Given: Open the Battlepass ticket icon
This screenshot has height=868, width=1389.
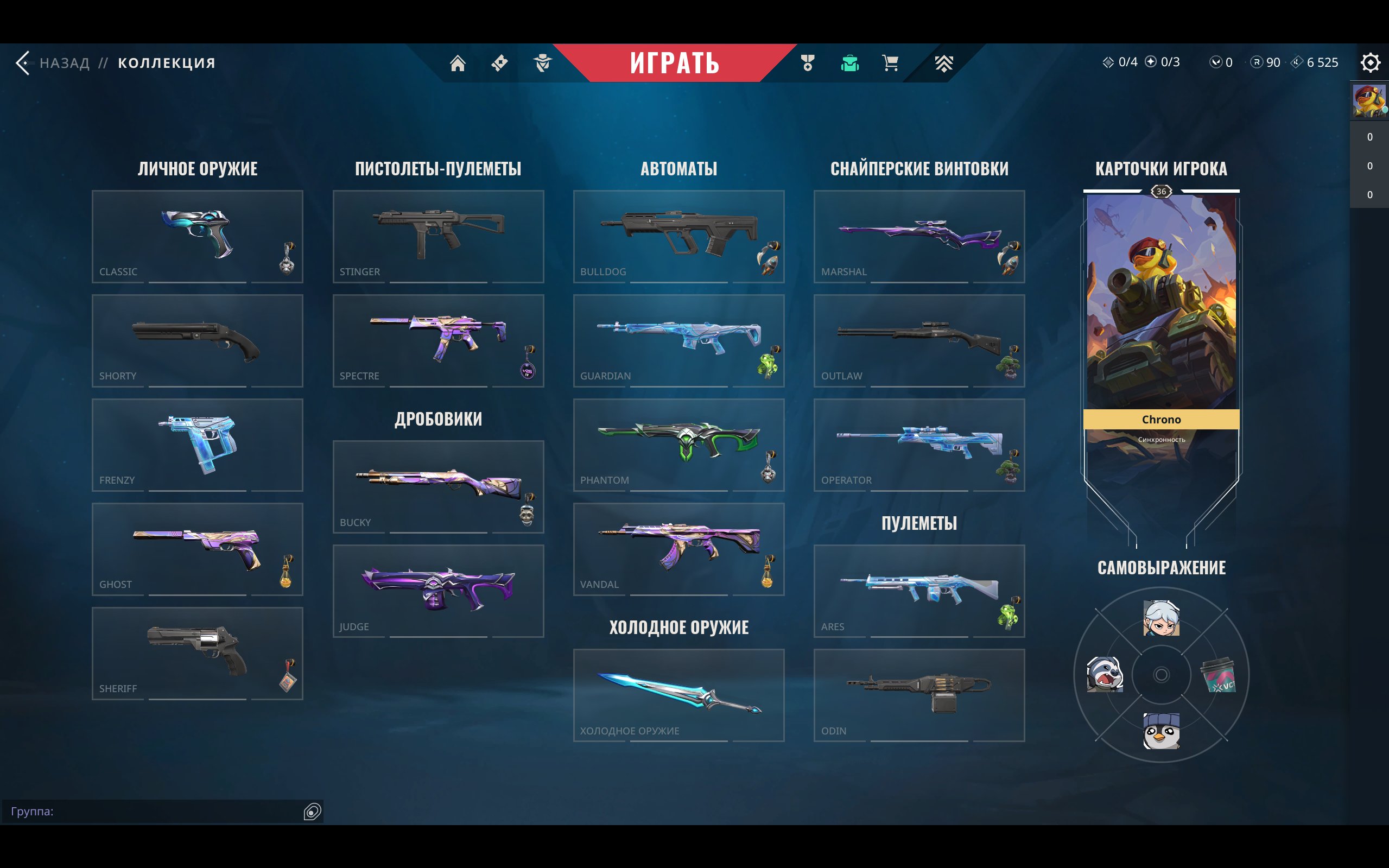Looking at the screenshot, I should pos(499,63).
